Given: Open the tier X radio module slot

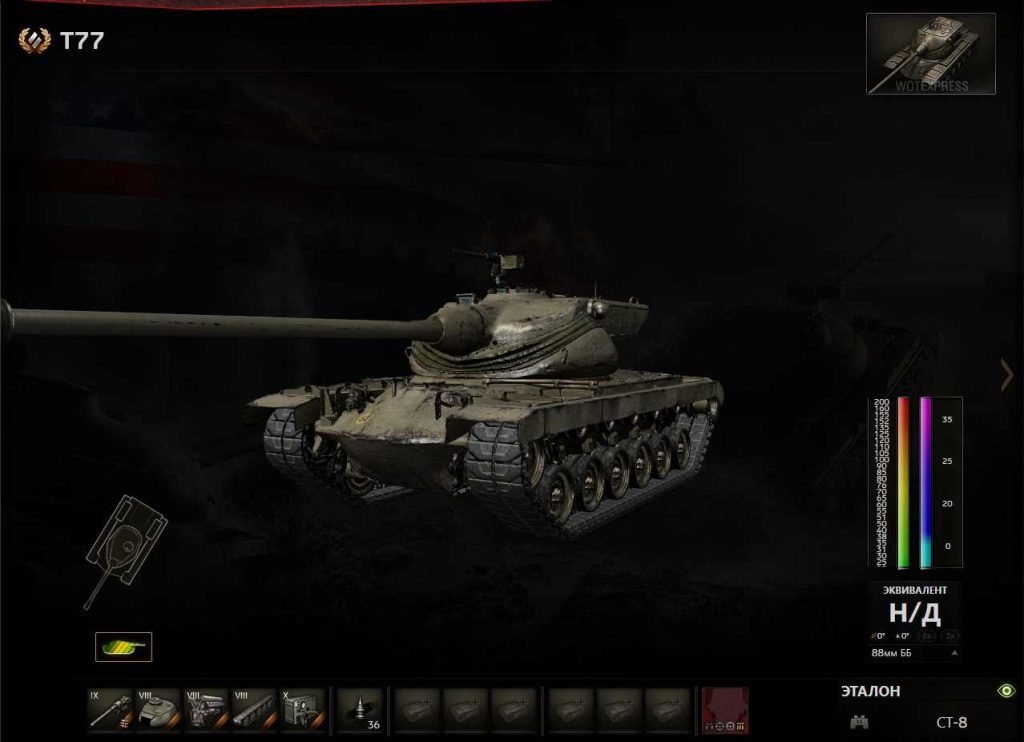Looking at the screenshot, I should coord(302,709).
